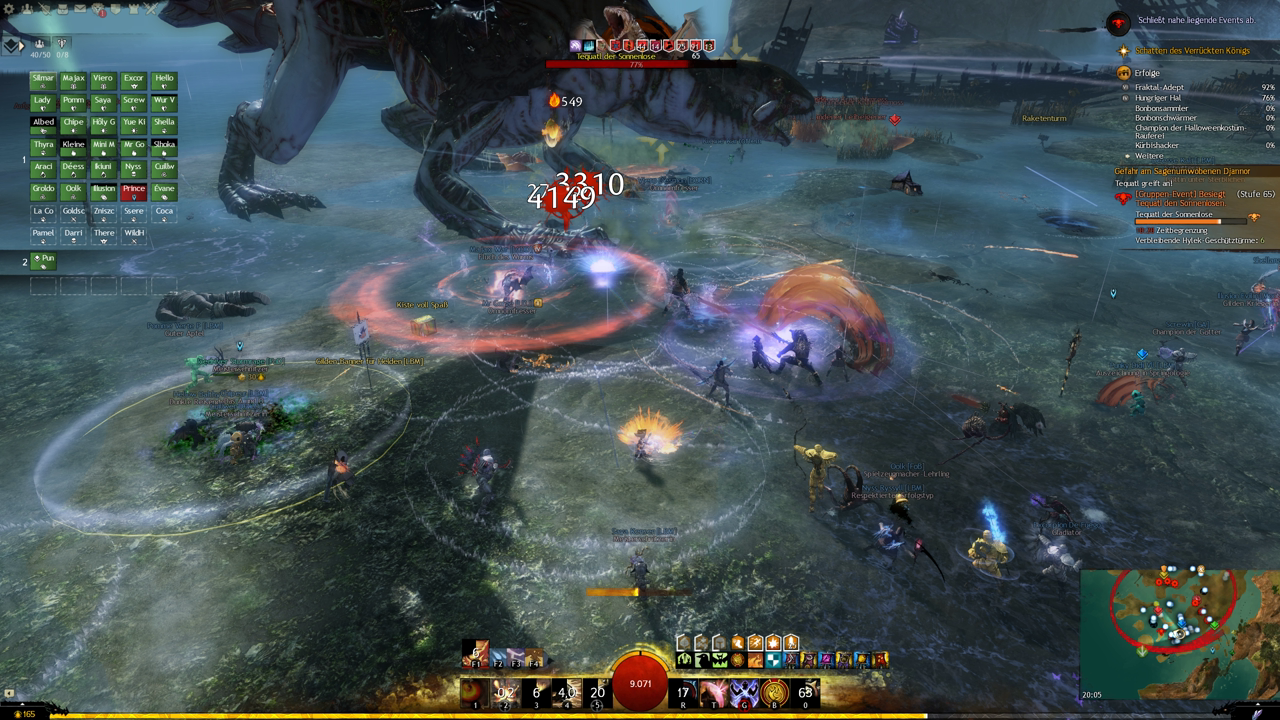
Task: Expand Weitere in the achievements list
Action: point(1149,156)
